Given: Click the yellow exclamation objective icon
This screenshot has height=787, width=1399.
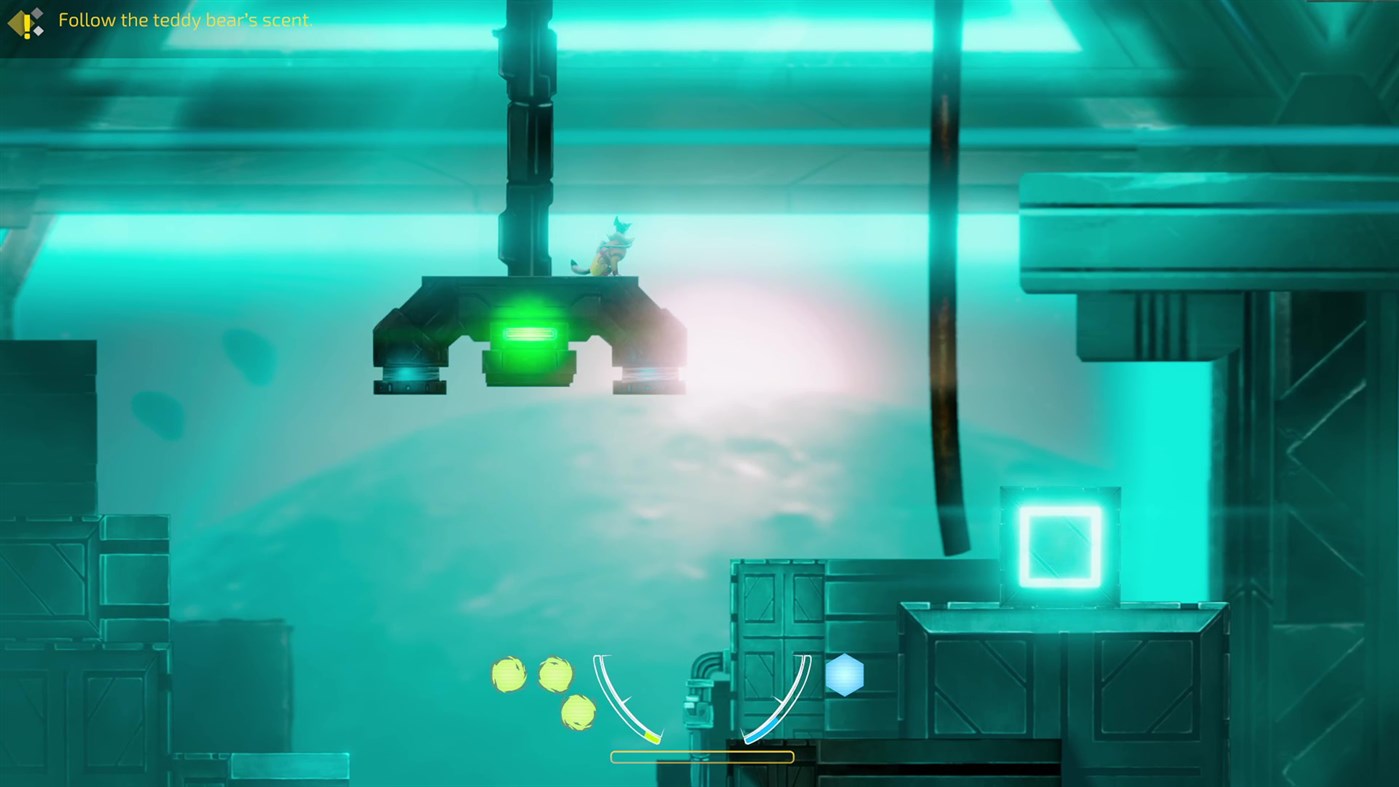Looking at the screenshot, I should click(25, 20).
